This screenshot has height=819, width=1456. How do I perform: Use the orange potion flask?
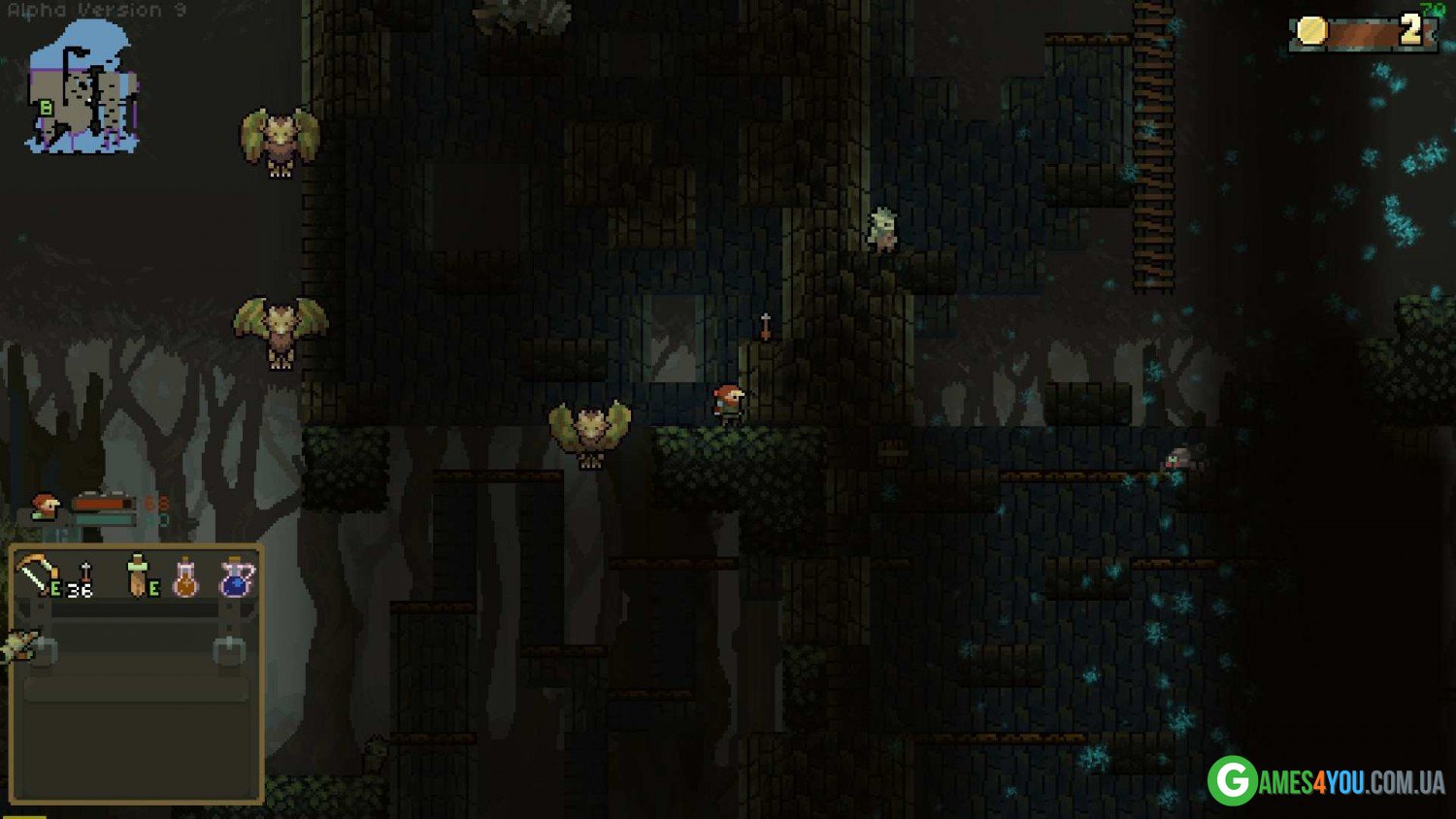click(x=184, y=578)
